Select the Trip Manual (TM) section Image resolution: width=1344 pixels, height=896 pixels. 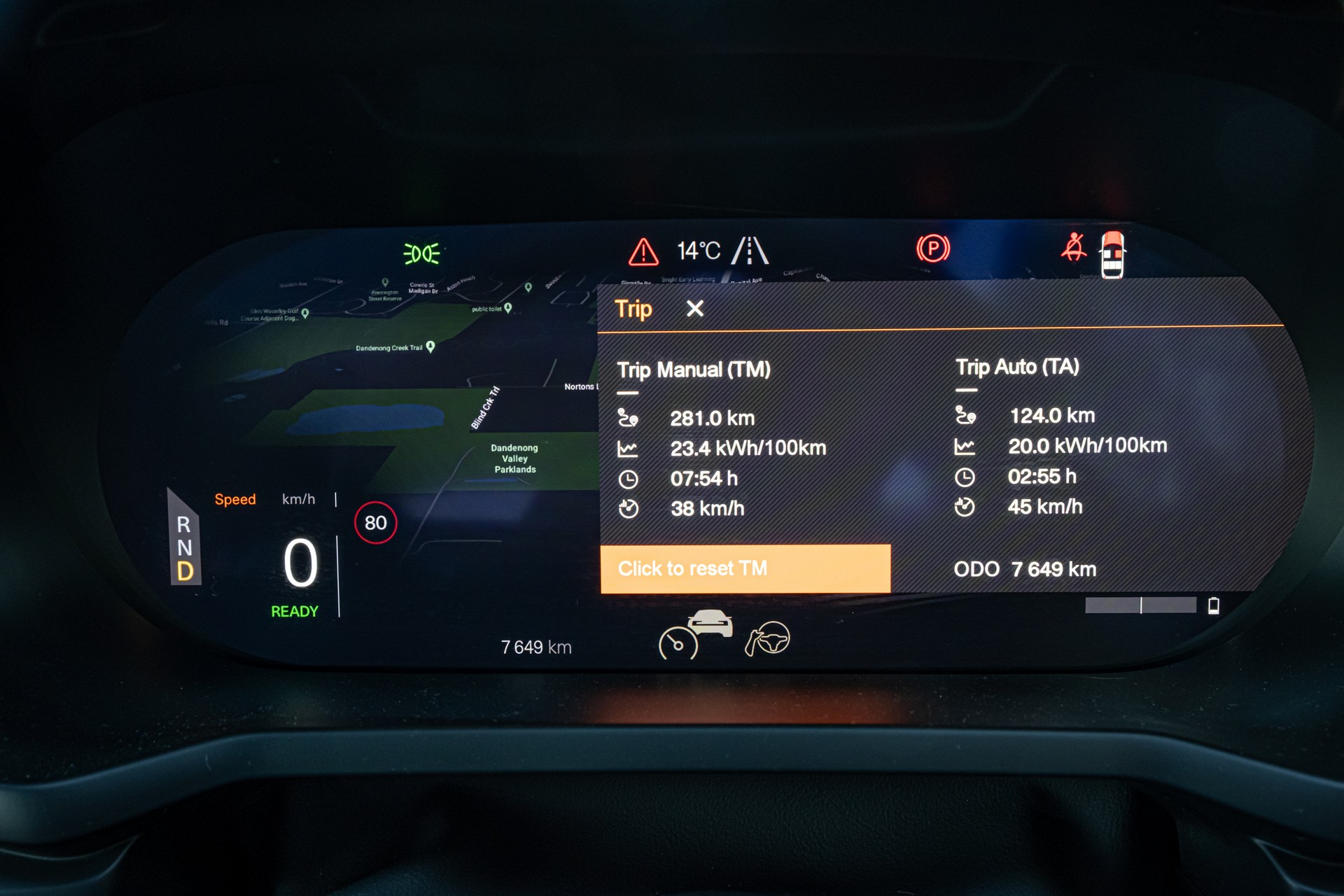[x=693, y=370]
